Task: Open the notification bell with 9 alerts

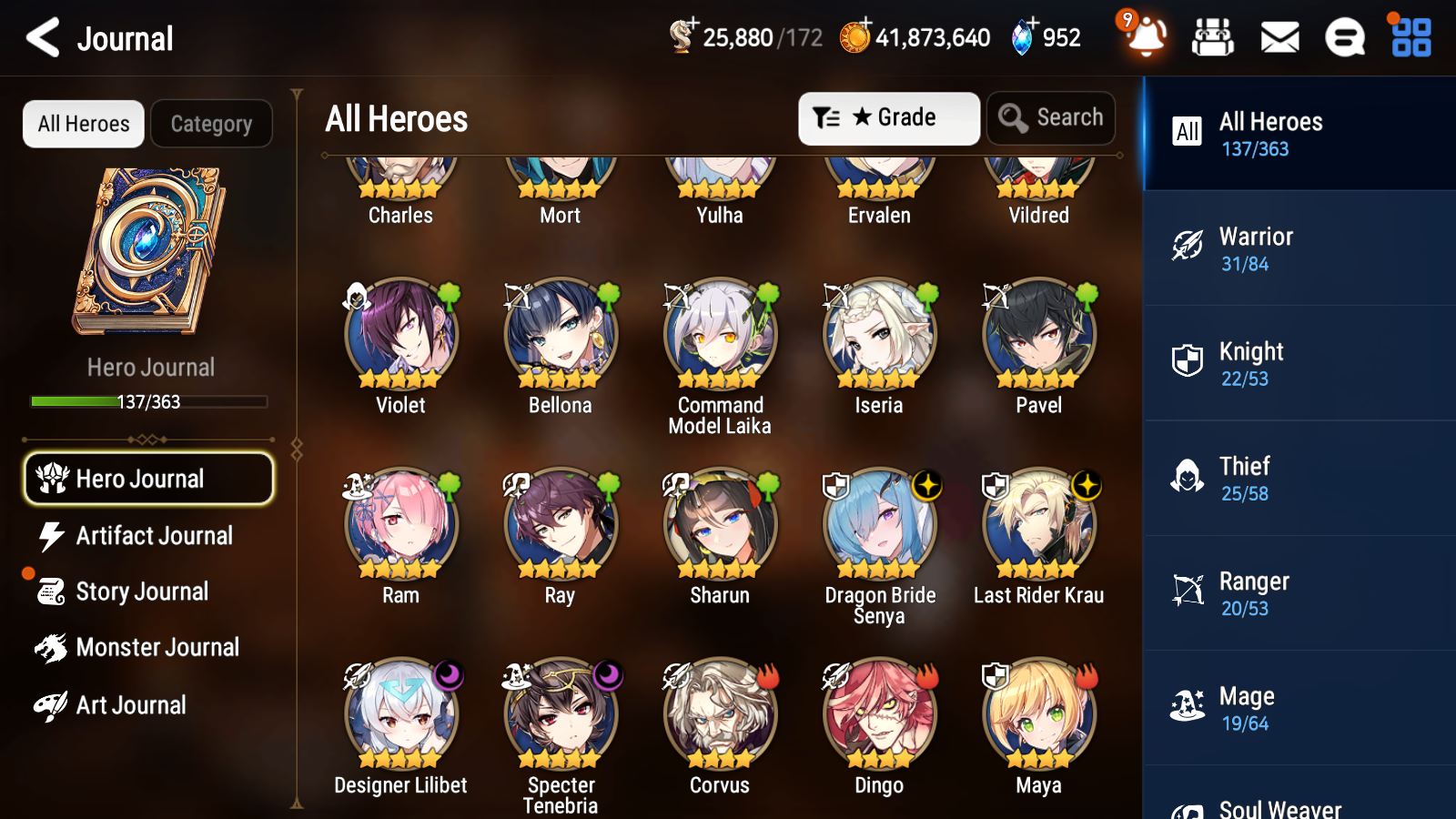Action: [x=1146, y=37]
